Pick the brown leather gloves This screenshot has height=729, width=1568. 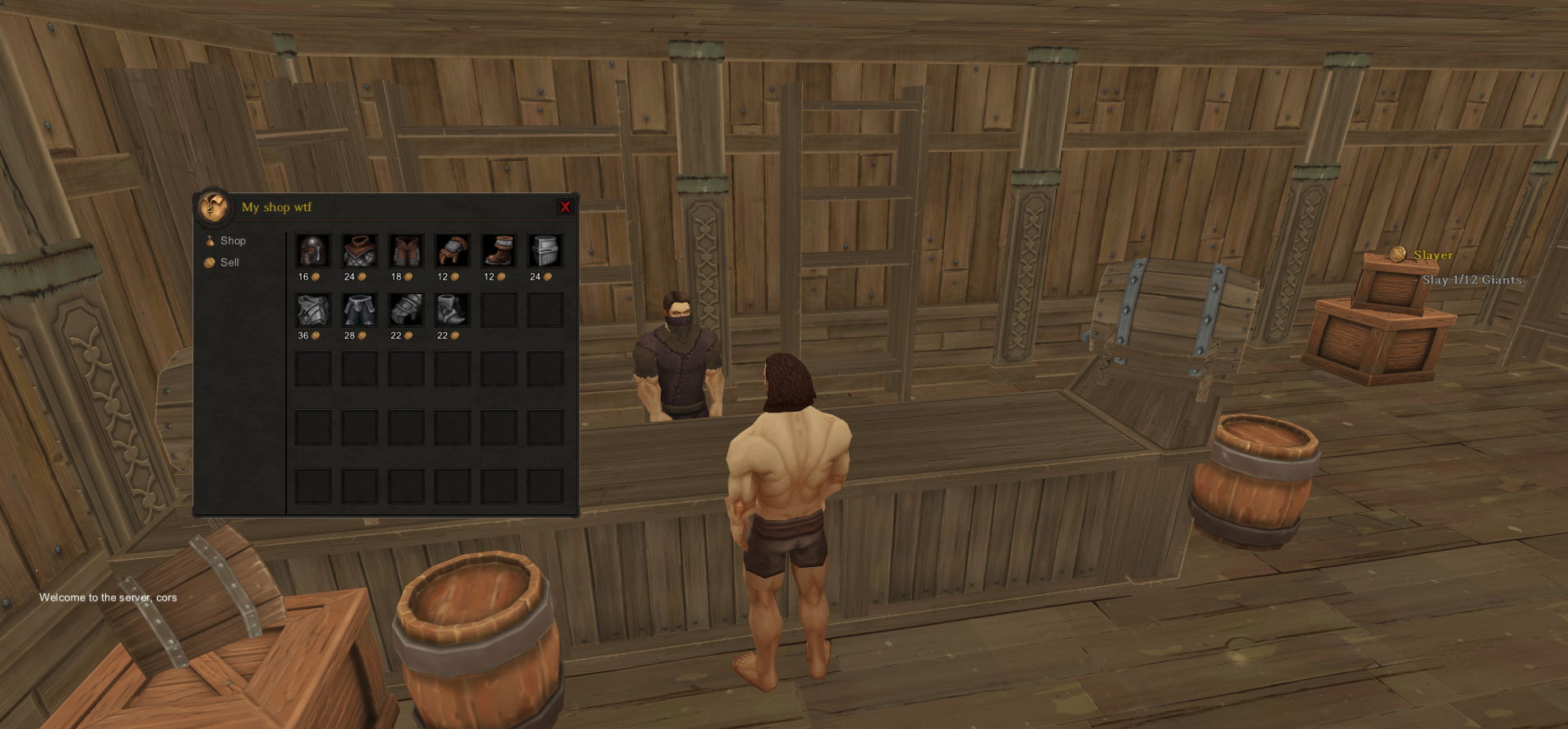452,251
